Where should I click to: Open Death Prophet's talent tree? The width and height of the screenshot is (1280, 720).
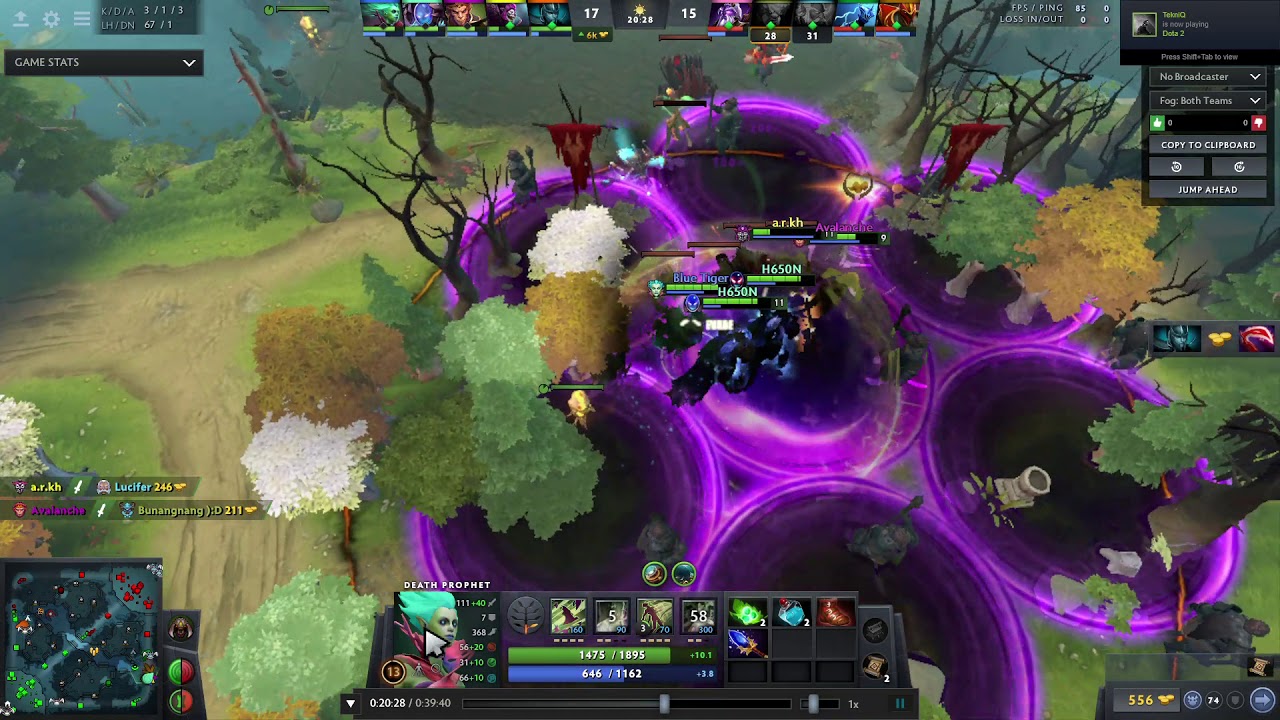[527, 617]
